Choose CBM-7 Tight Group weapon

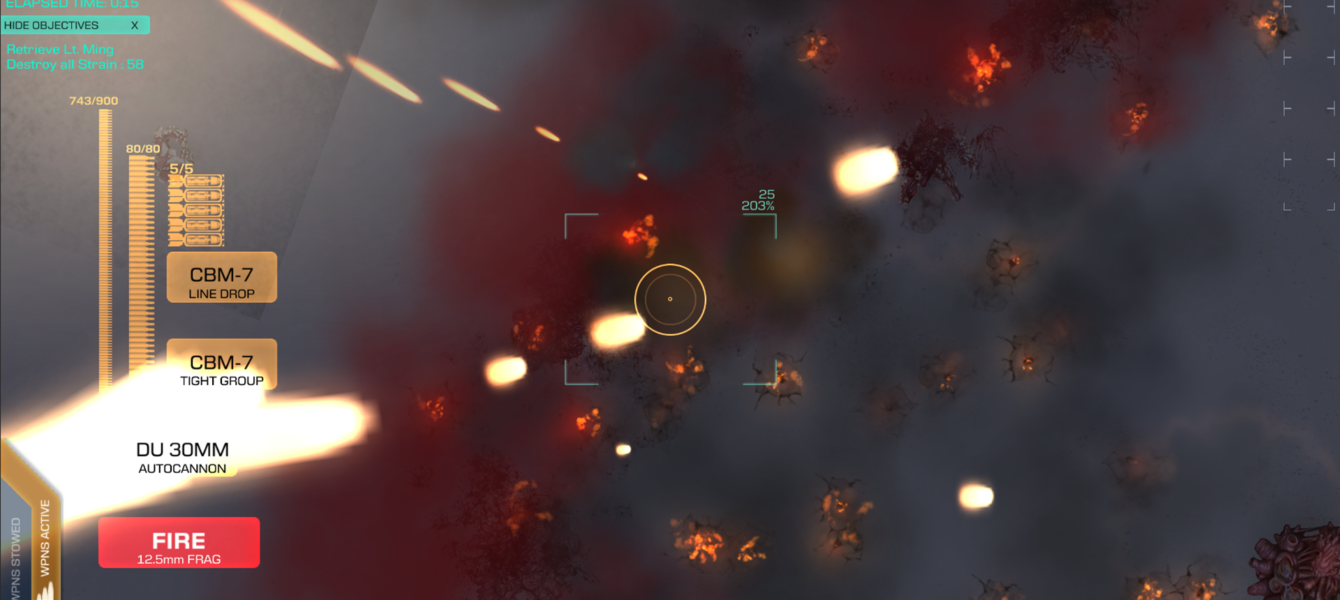[x=221, y=365]
